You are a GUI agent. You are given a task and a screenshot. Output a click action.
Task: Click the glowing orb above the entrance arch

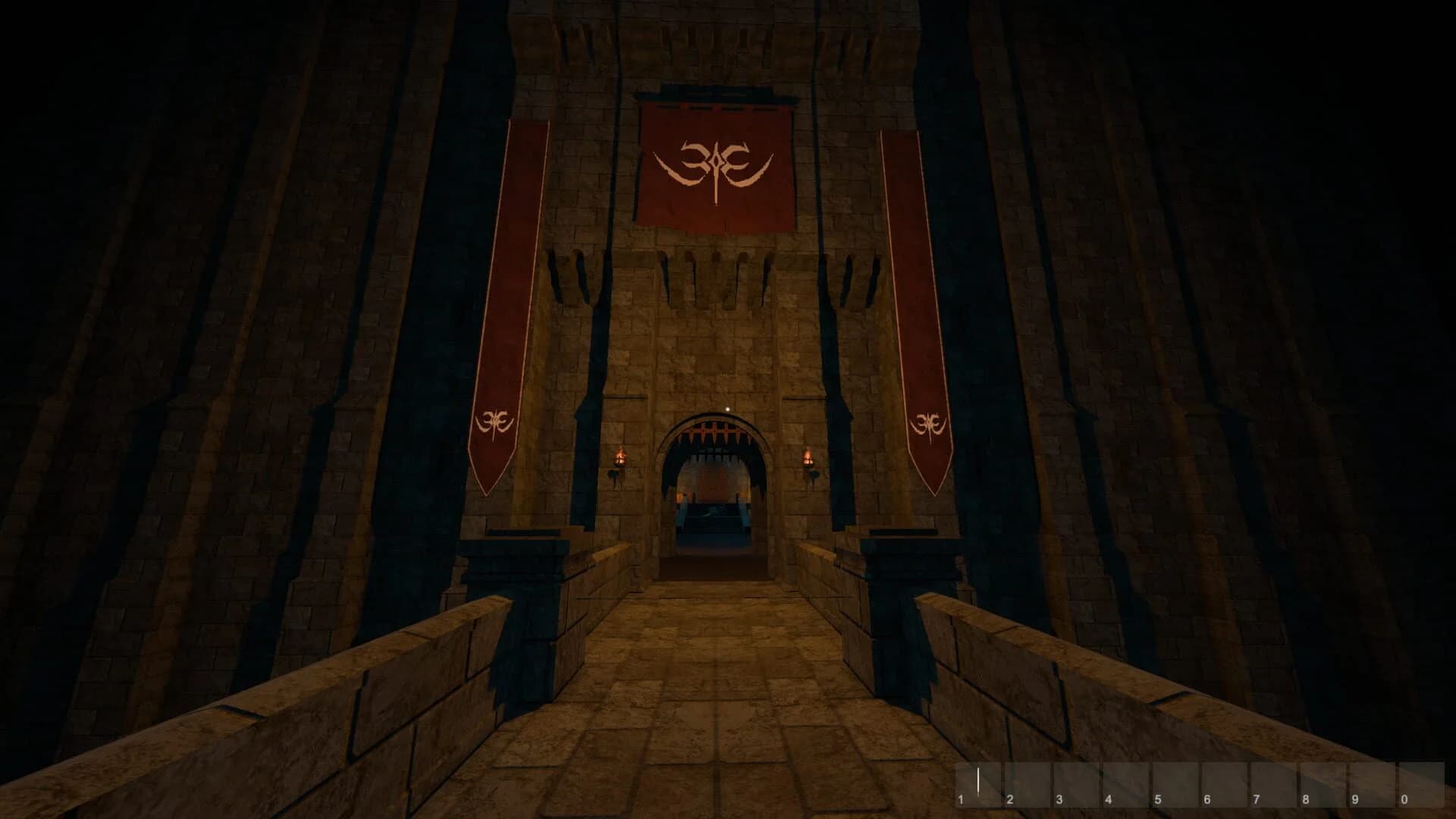(726, 409)
